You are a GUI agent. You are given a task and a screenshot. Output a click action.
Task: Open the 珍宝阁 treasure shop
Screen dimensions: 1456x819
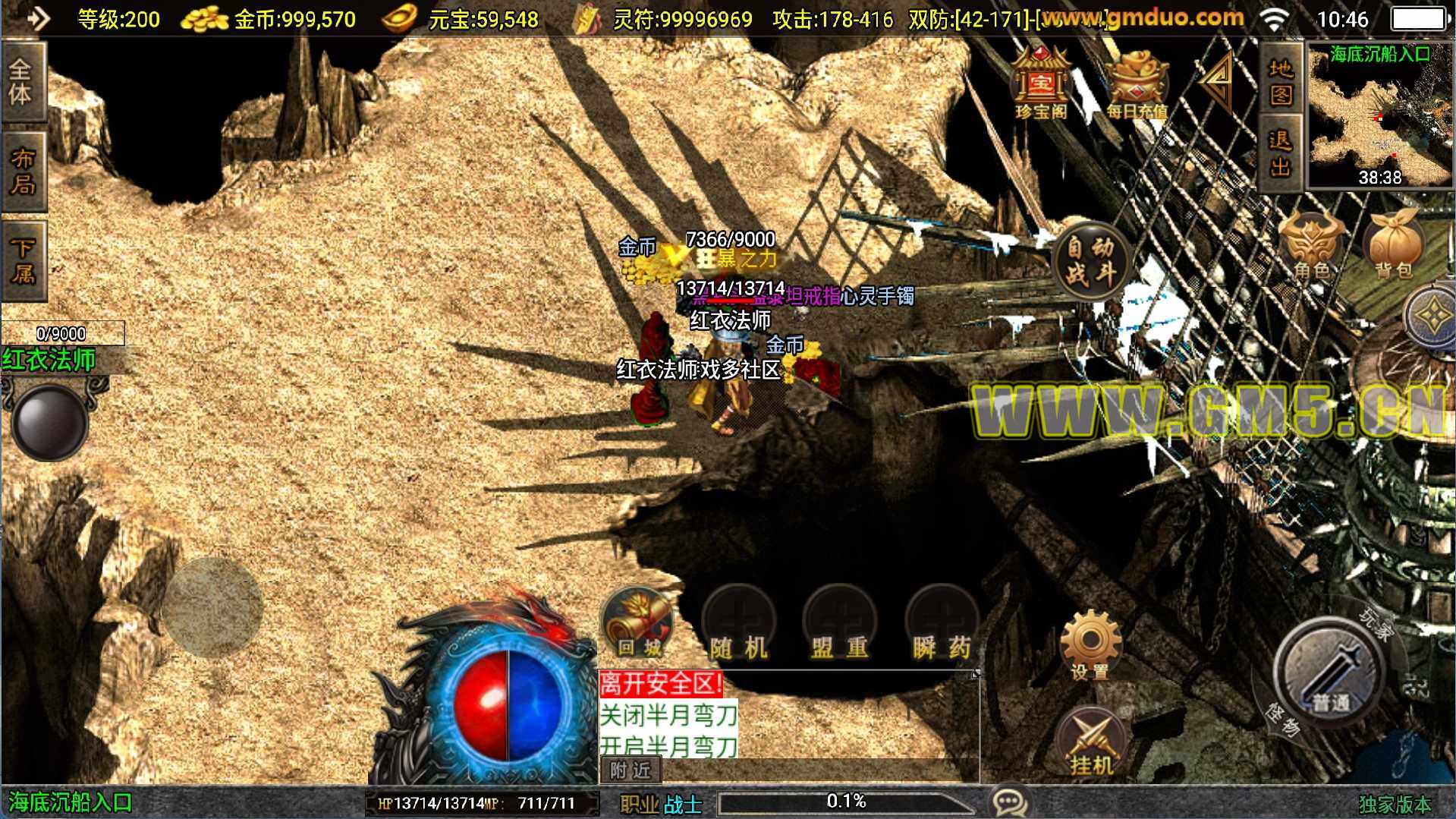[x=1041, y=83]
